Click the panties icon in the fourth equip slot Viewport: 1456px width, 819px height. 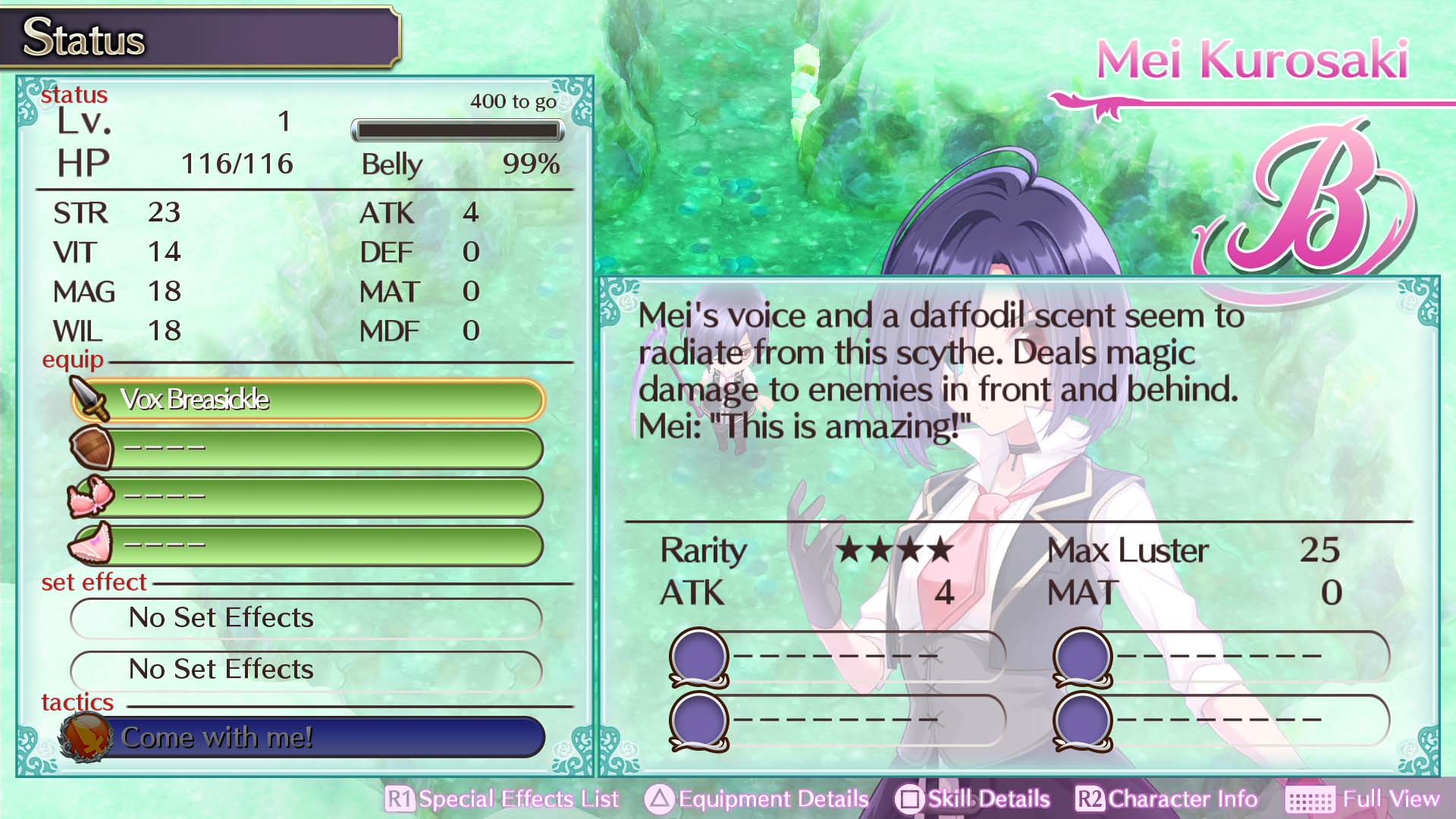click(93, 545)
